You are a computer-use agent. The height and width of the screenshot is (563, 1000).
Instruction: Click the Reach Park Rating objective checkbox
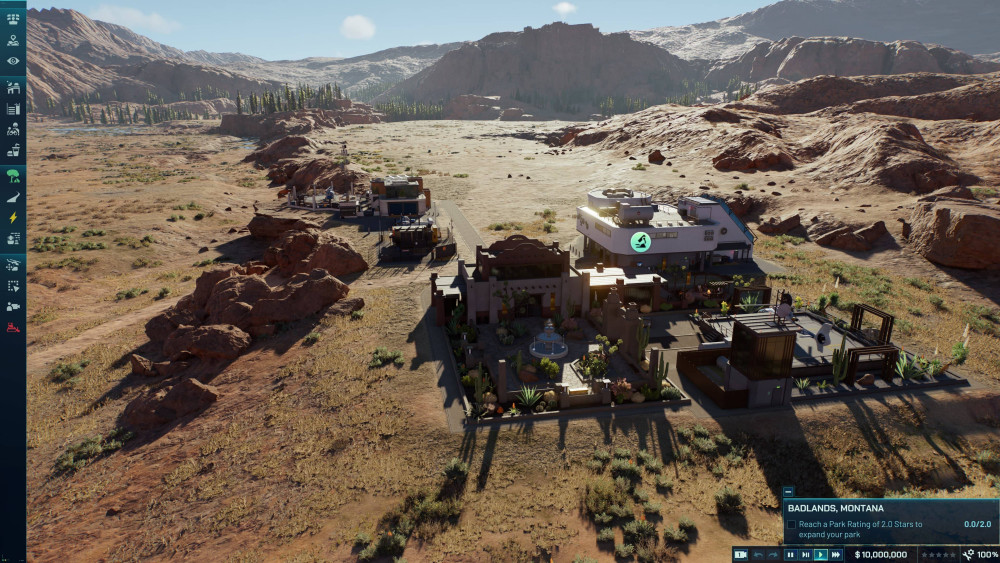tap(791, 524)
